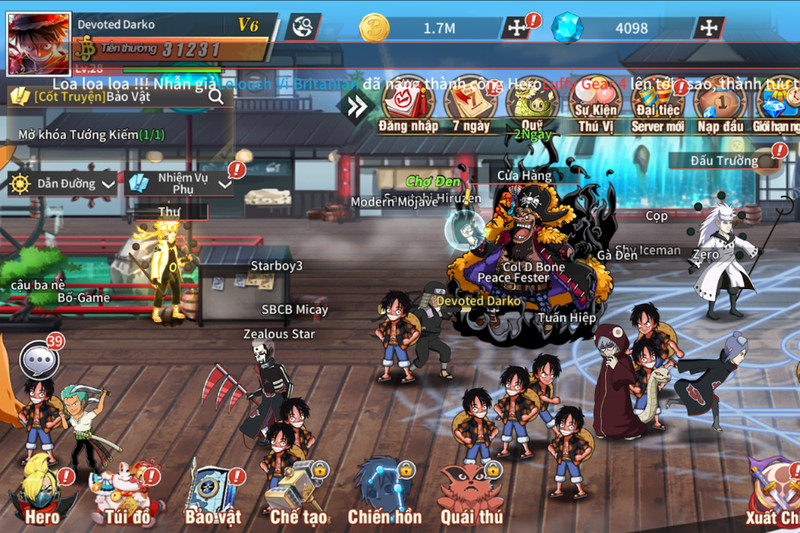Image resolution: width=800 pixels, height=533 pixels.
Task: Open the Quái thú beast menu
Action: click(470, 492)
